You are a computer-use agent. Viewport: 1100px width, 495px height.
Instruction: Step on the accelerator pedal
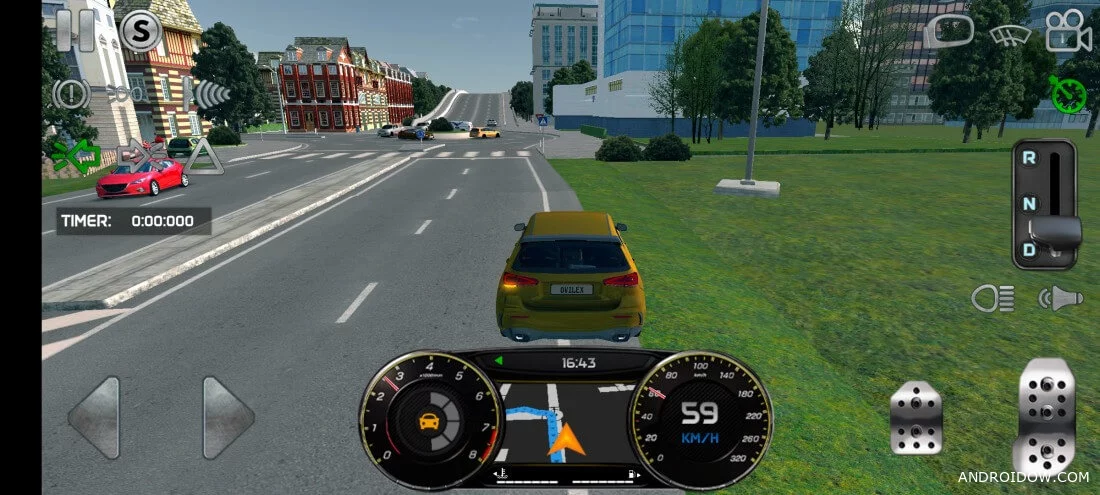click(1046, 415)
